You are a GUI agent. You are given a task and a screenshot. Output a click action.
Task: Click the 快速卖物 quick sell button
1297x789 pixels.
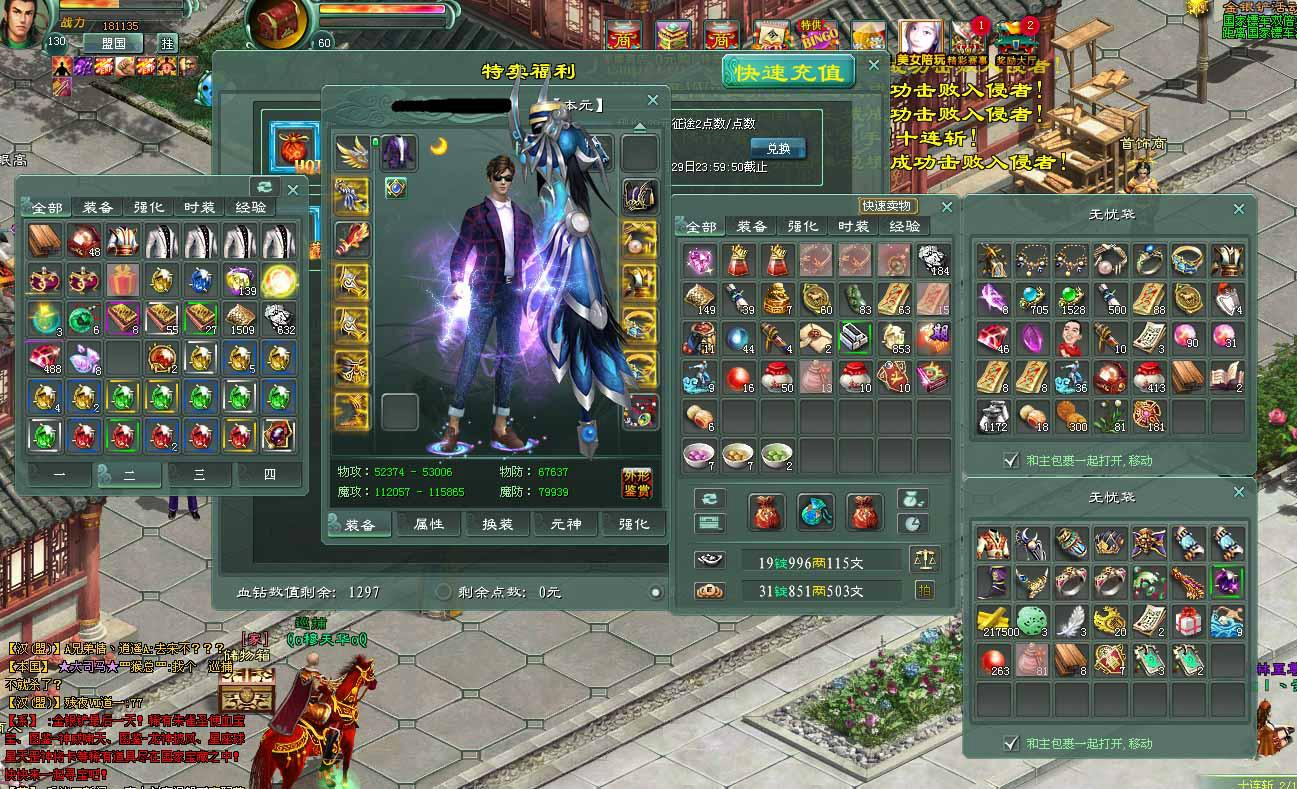pyautogui.click(x=889, y=206)
